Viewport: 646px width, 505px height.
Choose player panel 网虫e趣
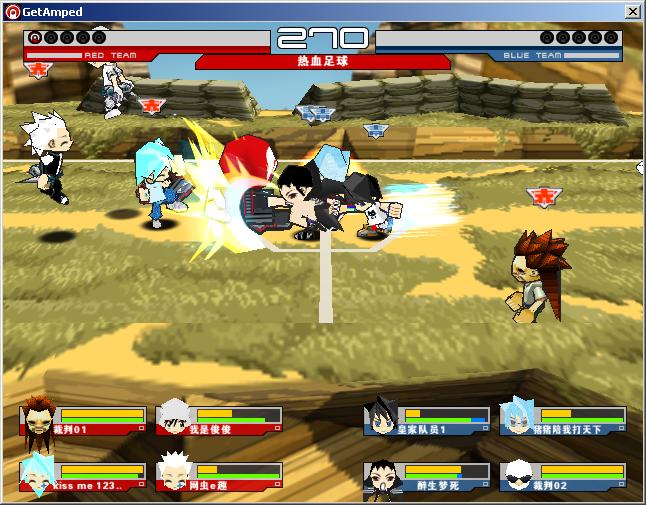(219, 475)
